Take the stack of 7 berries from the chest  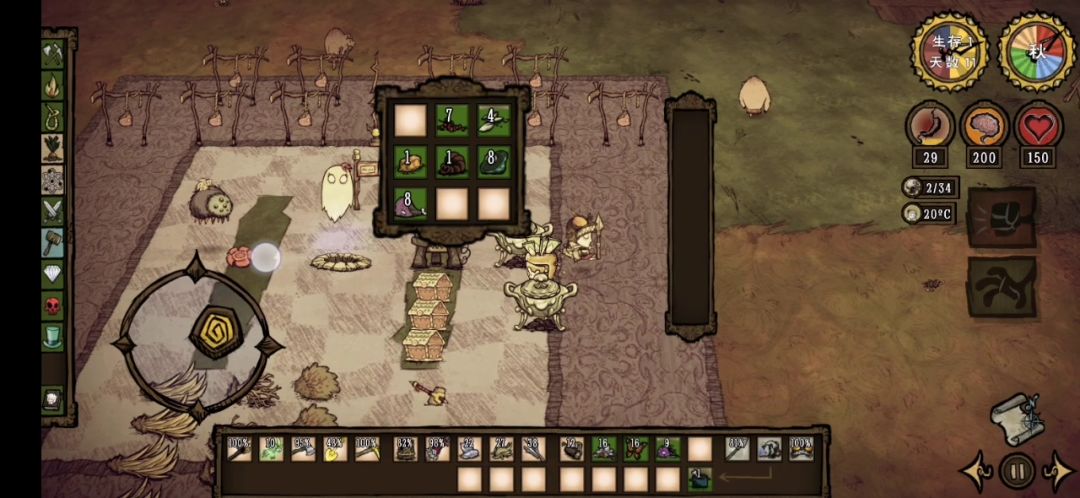pos(451,120)
